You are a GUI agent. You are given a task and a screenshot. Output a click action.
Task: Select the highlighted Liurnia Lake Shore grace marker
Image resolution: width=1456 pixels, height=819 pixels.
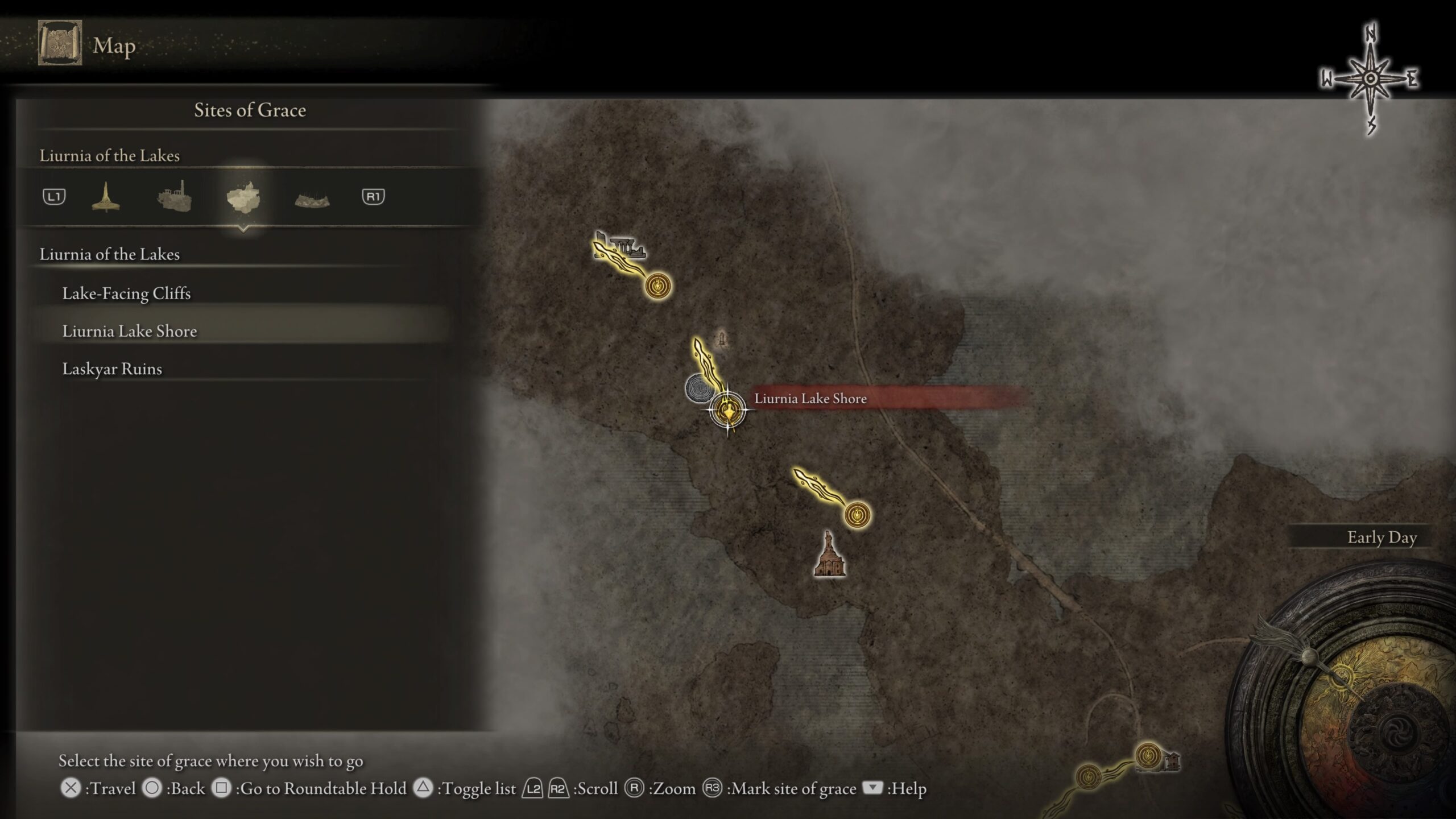[x=727, y=409]
